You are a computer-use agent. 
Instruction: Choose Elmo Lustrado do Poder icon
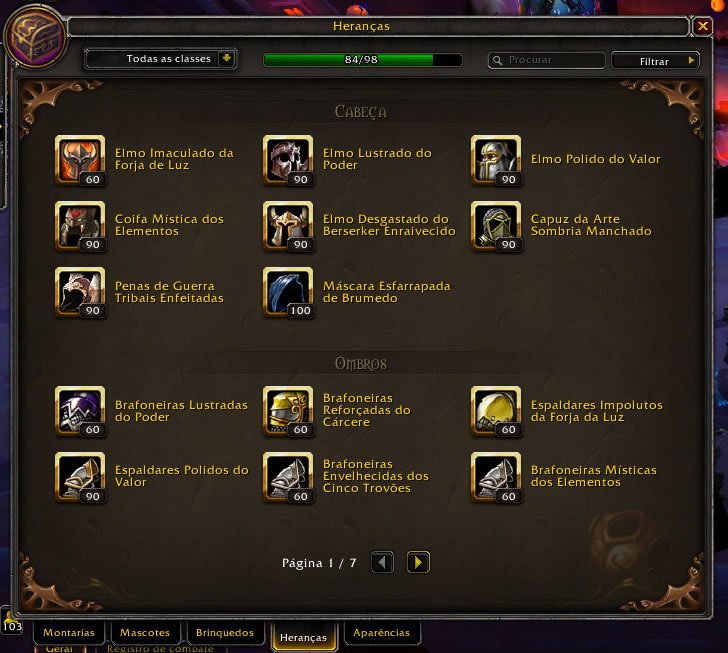(x=288, y=160)
